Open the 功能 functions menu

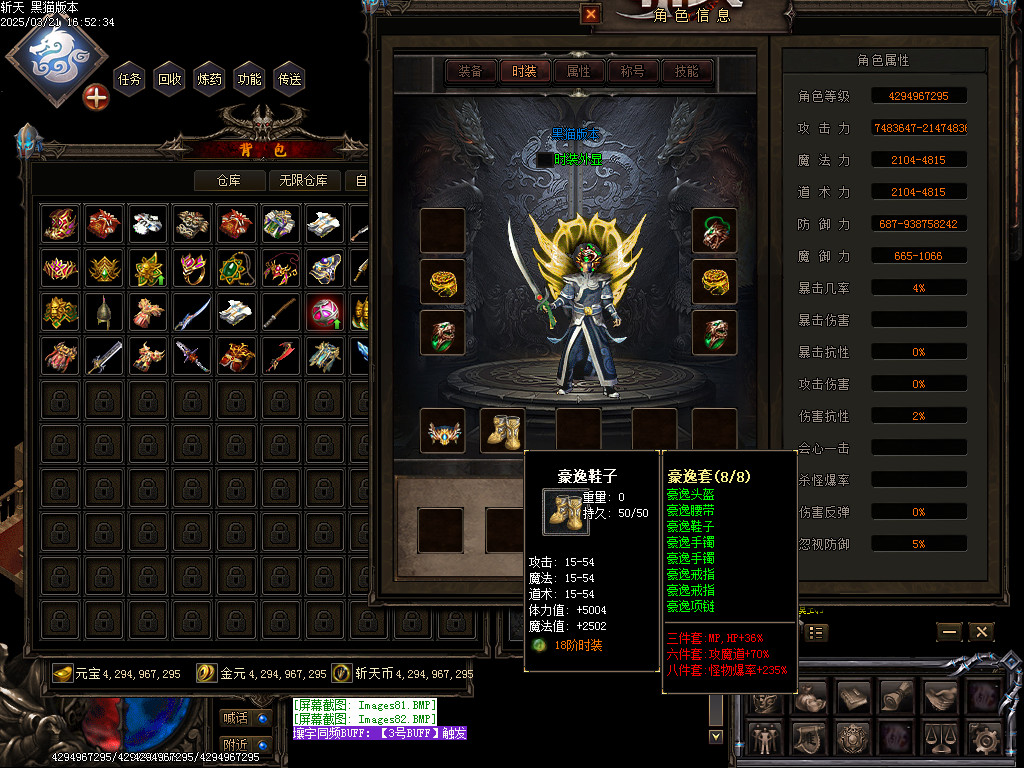pos(250,79)
